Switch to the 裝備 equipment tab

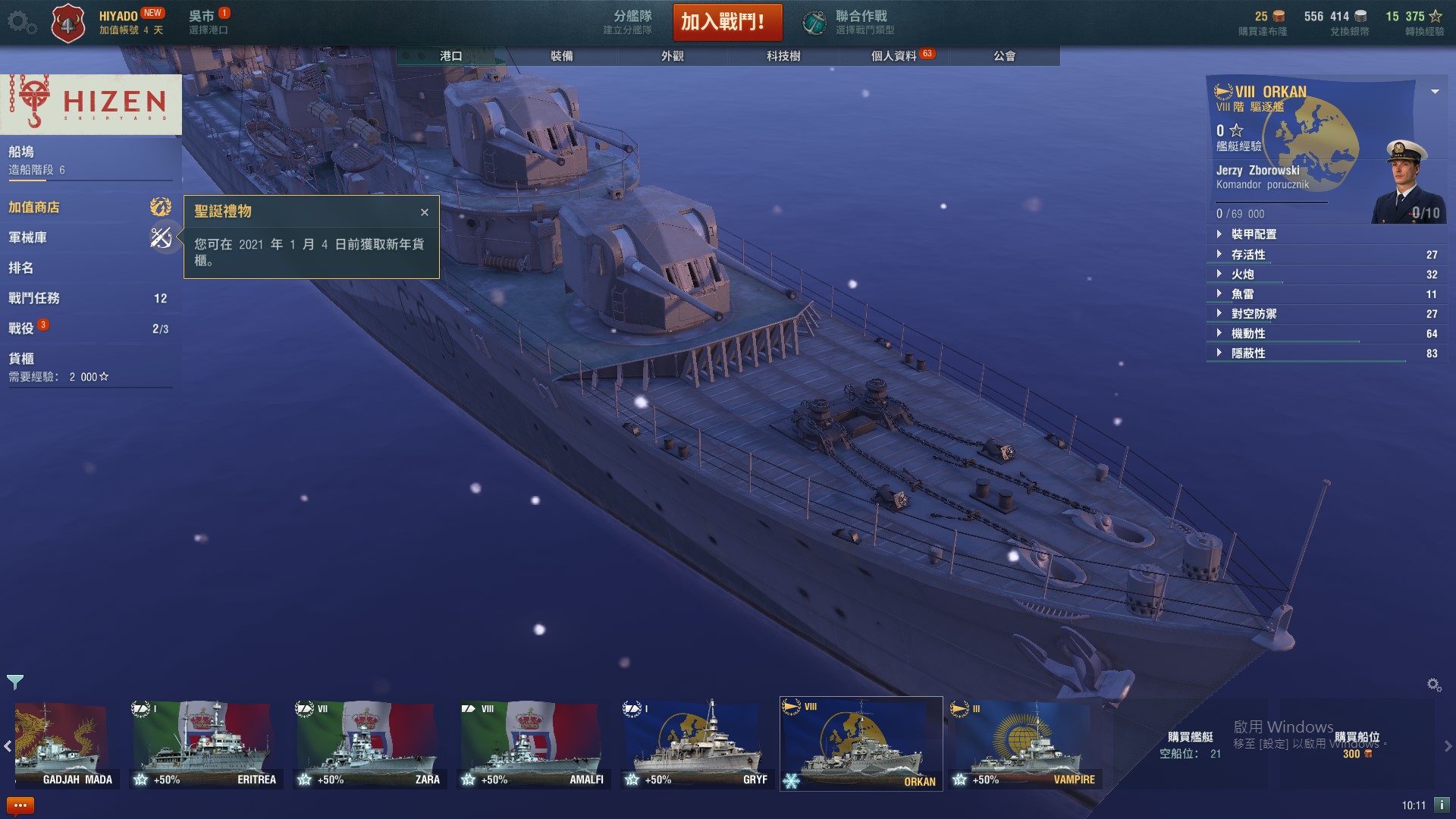[561, 56]
